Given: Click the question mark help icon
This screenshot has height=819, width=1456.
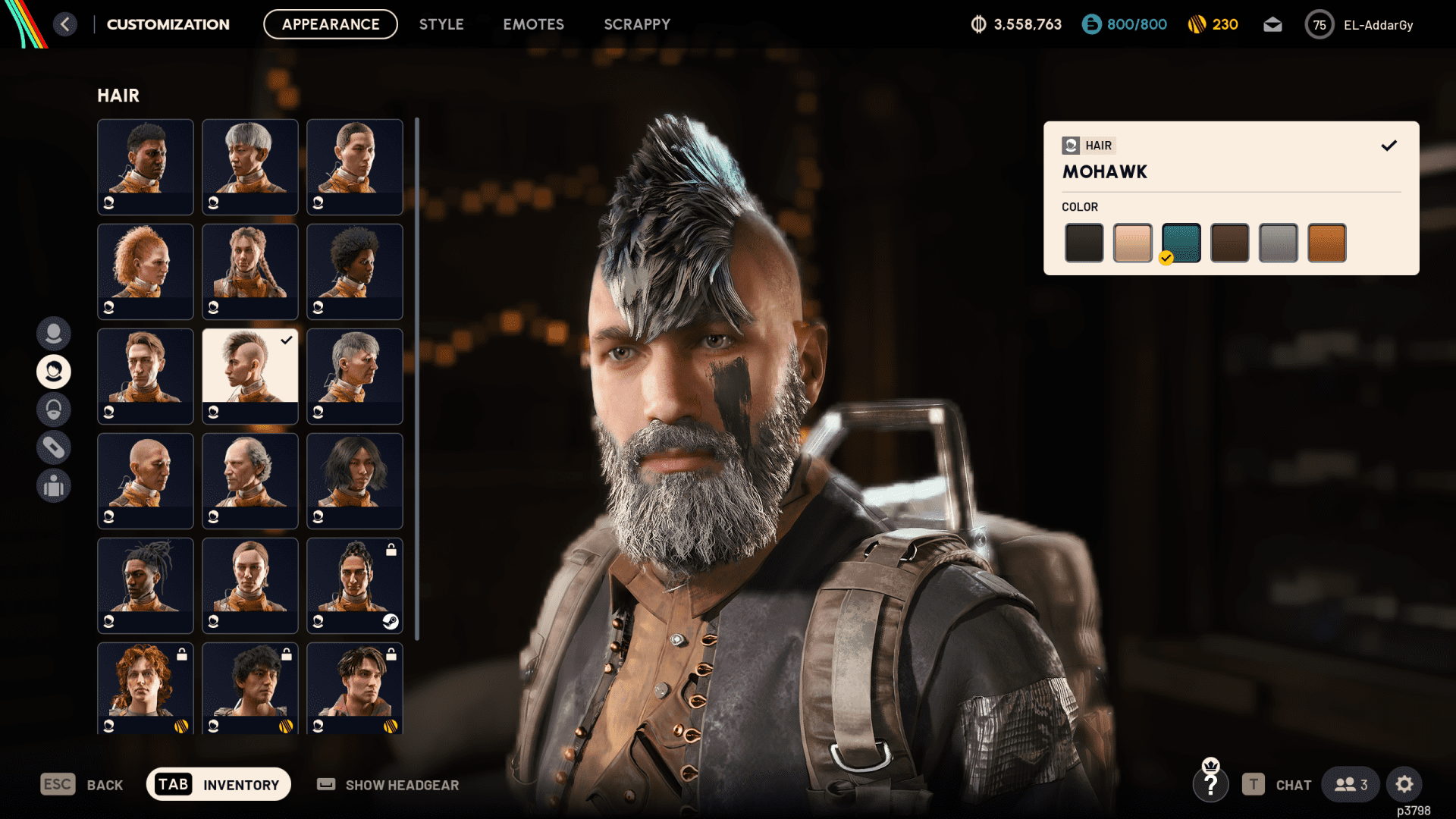Looking at the screenshot, I should (1211, 784).
